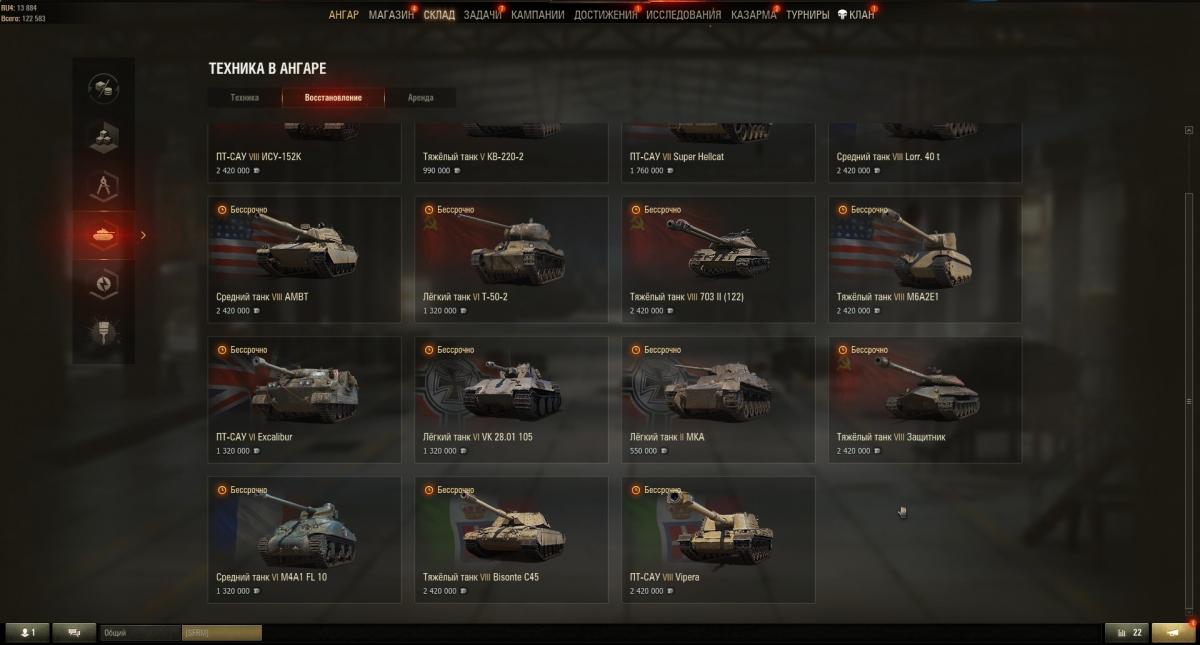Open the ТУРНИРЫ section
Viewport: 1200px width, 645px height.
coord(807,15)
